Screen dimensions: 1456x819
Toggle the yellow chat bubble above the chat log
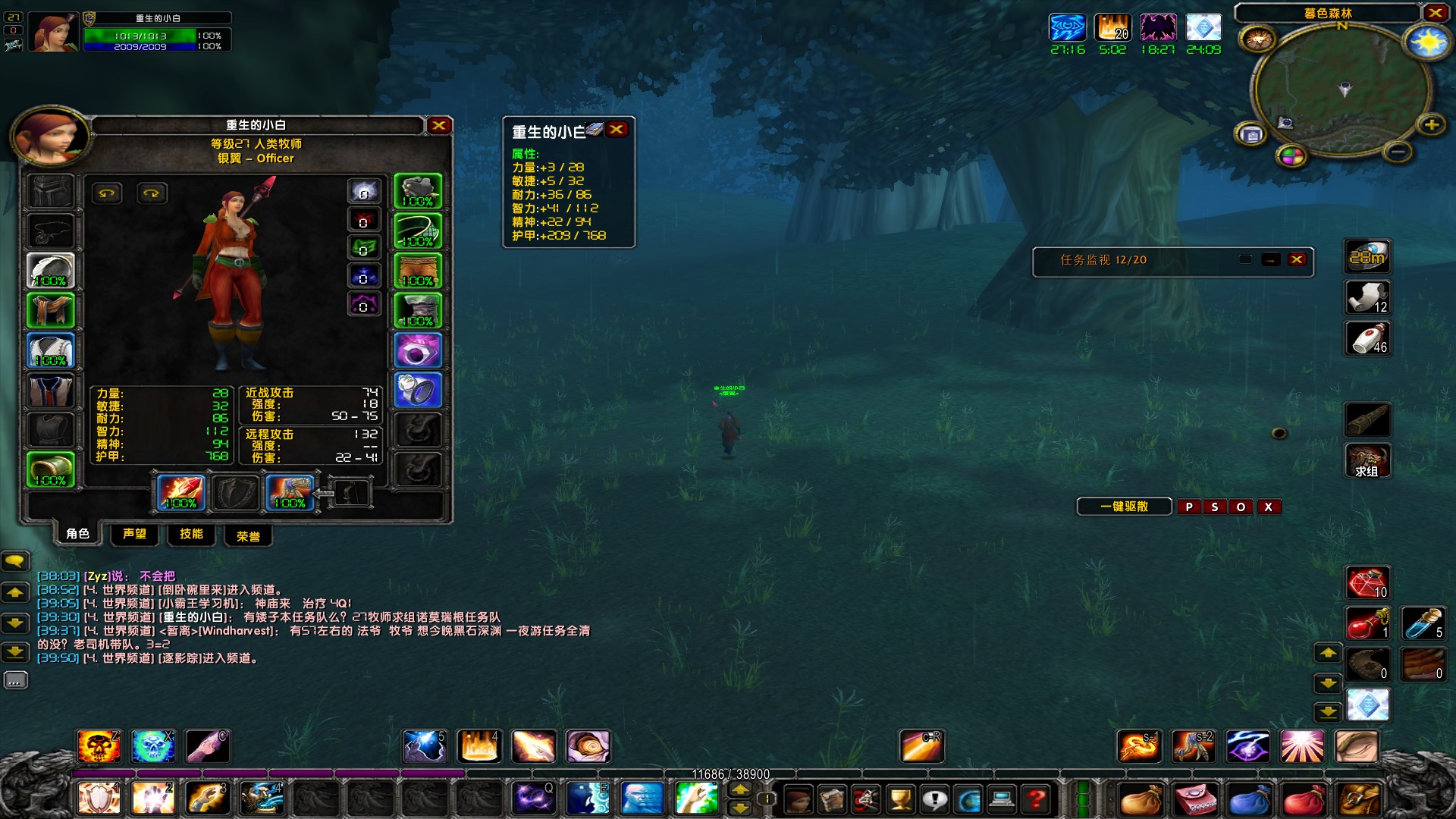(15, 561)
